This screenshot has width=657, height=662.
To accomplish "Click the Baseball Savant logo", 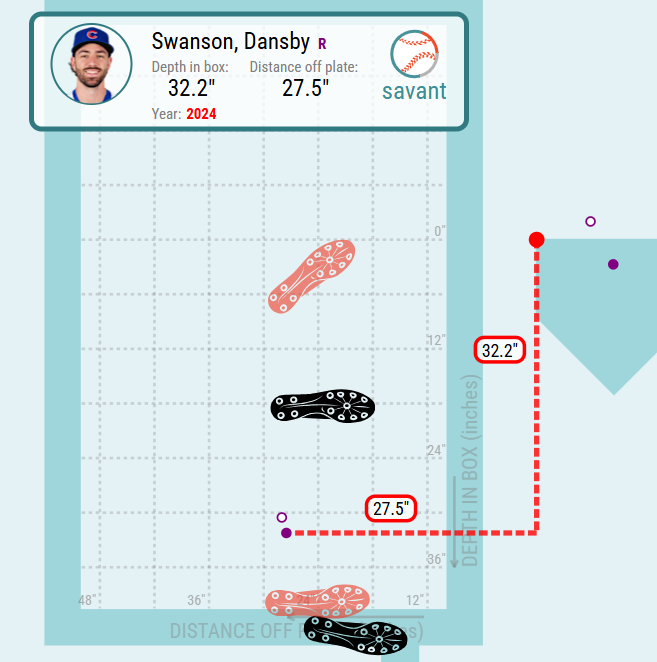I will pyautogui.click(x=414, y=67).
